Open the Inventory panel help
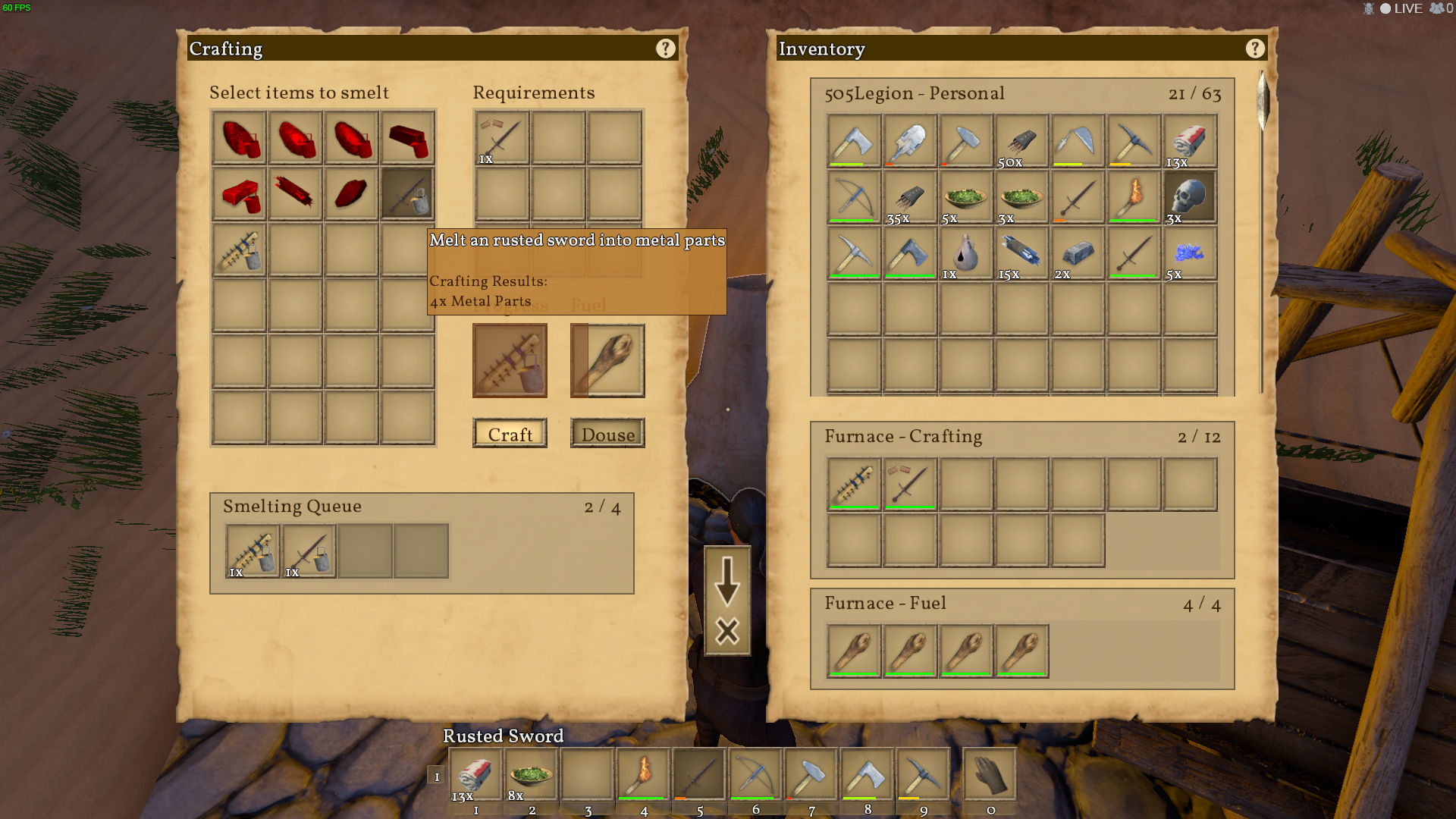 1254,49
